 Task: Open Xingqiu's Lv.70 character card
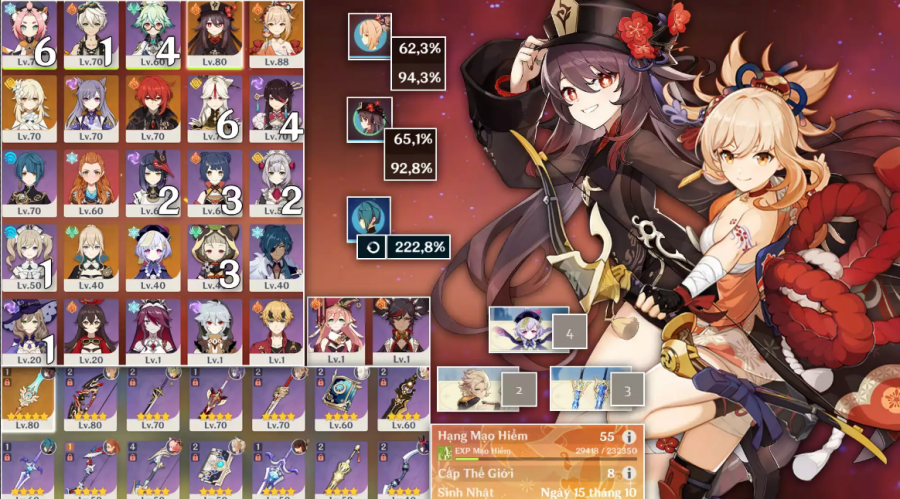(31, 181)
